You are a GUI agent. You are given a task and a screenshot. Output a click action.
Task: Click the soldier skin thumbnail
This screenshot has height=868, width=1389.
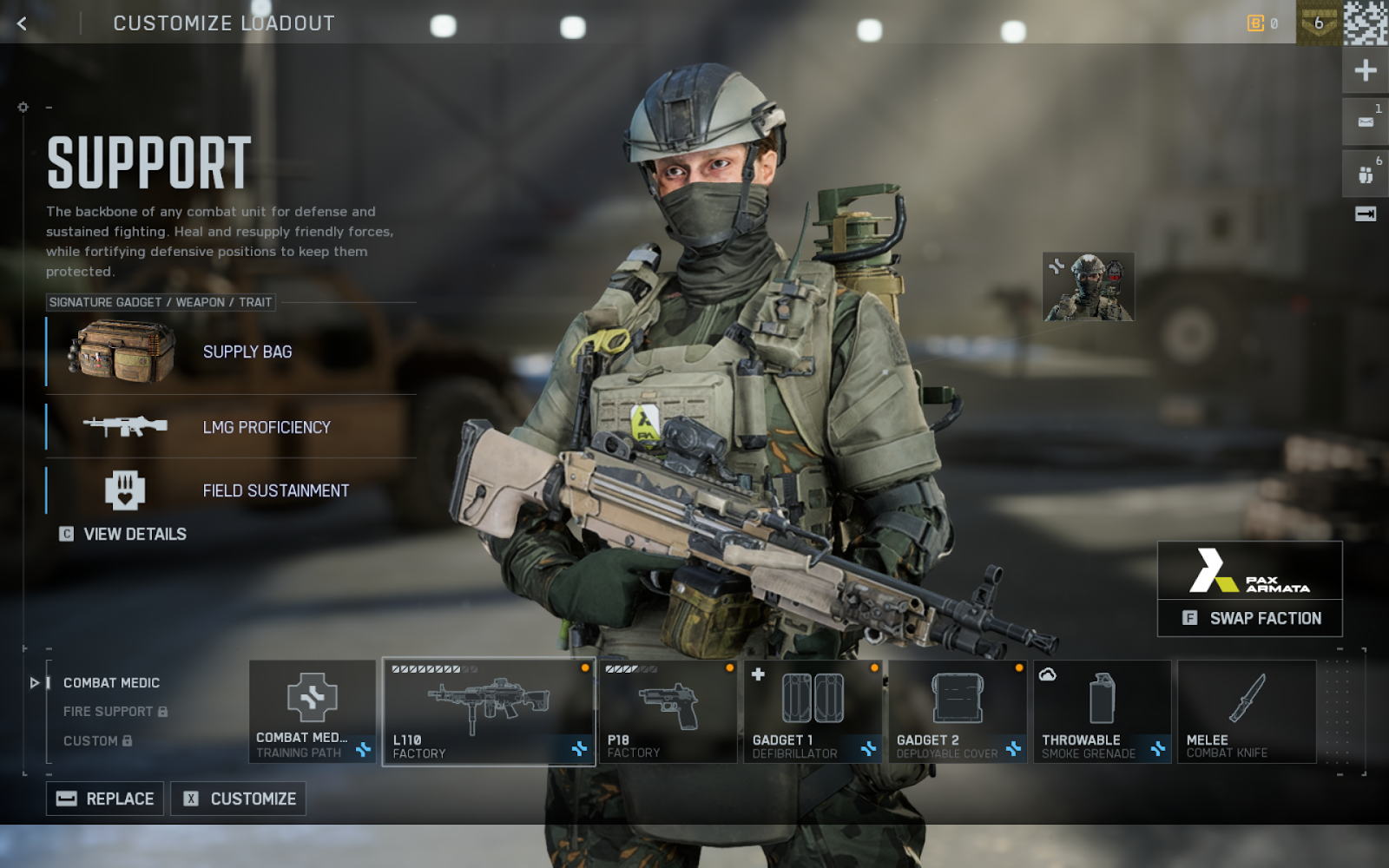[x=1088, y=287]
